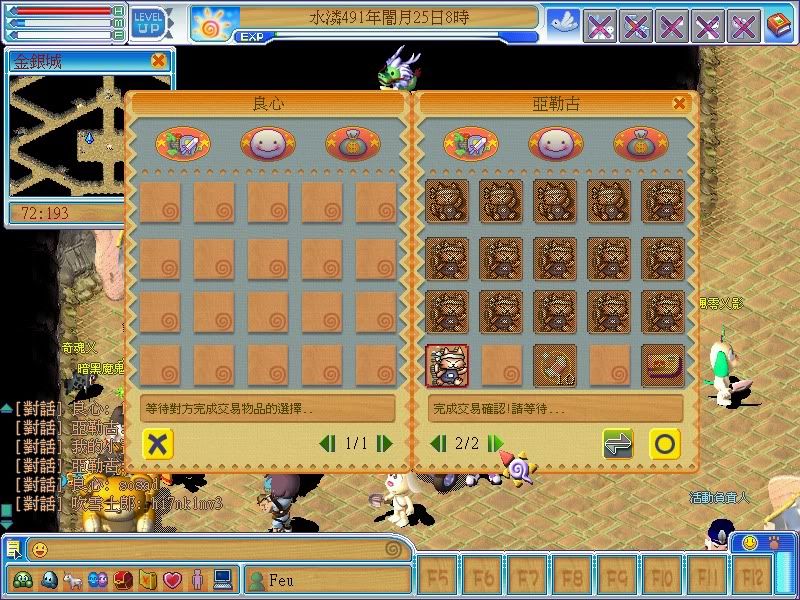Open the computer system menu icon

[222, 579]
